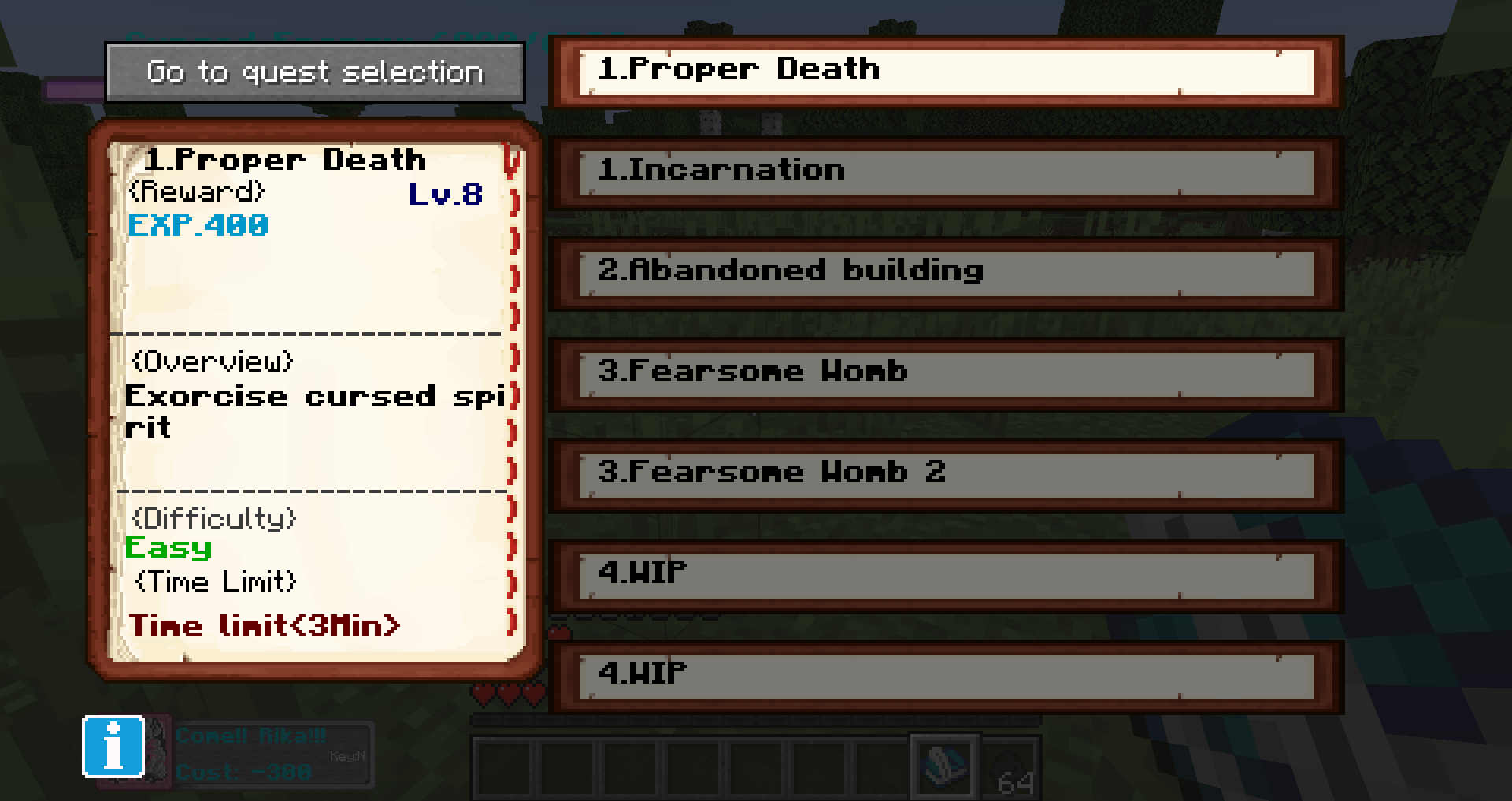
Task: Select the 3.Fearsome Womb 2 quest
Action: pos(945,473)
